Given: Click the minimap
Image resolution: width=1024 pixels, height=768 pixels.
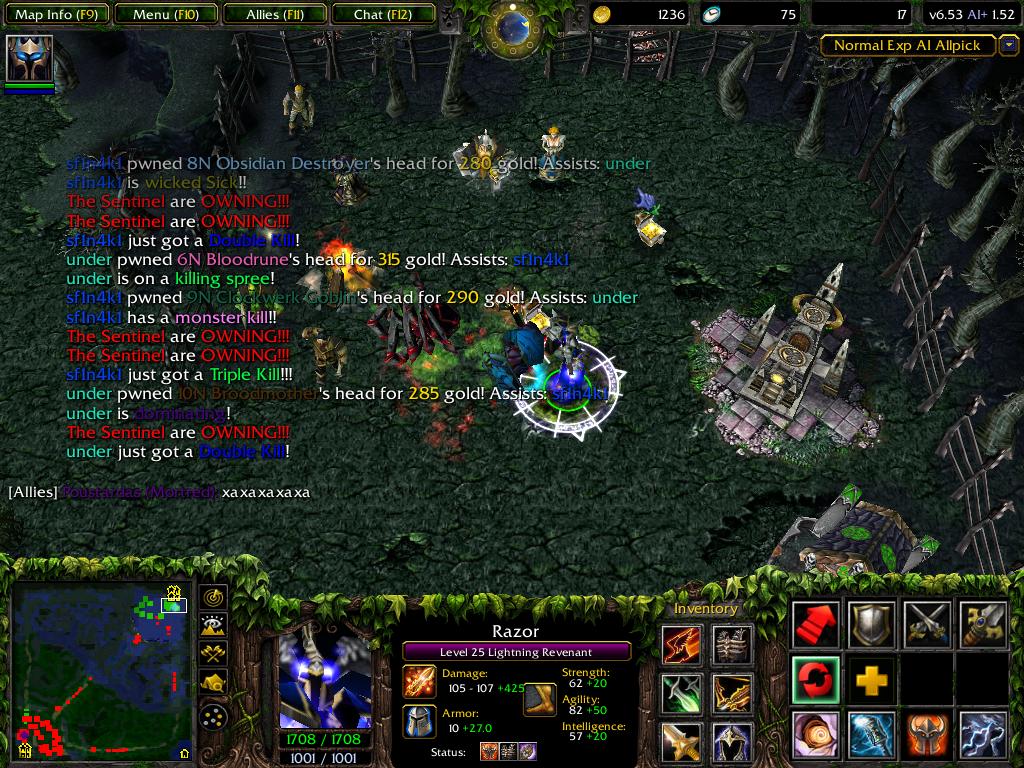Looking at the screenshot, I should pyautogui.click(x=100, y=670).
